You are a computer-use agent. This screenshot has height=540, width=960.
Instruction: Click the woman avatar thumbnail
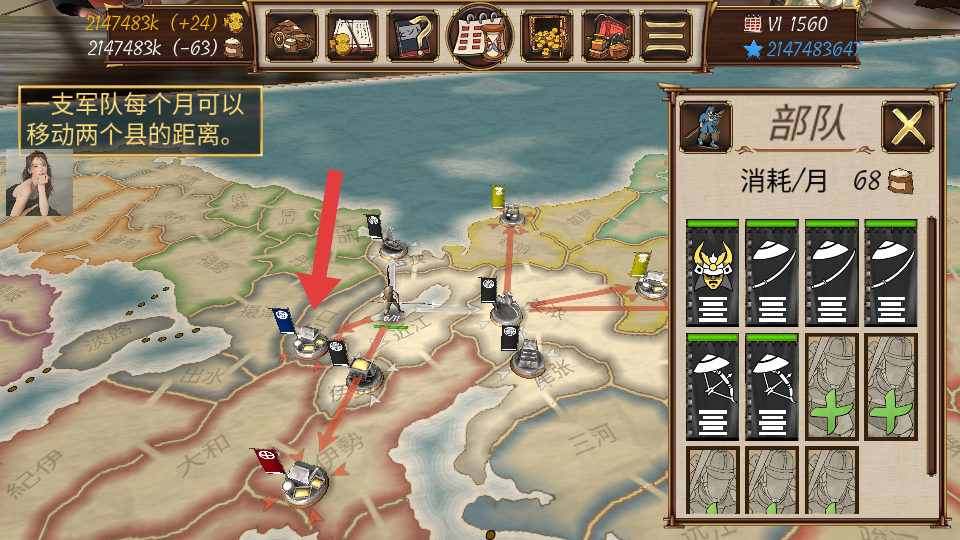39,183
